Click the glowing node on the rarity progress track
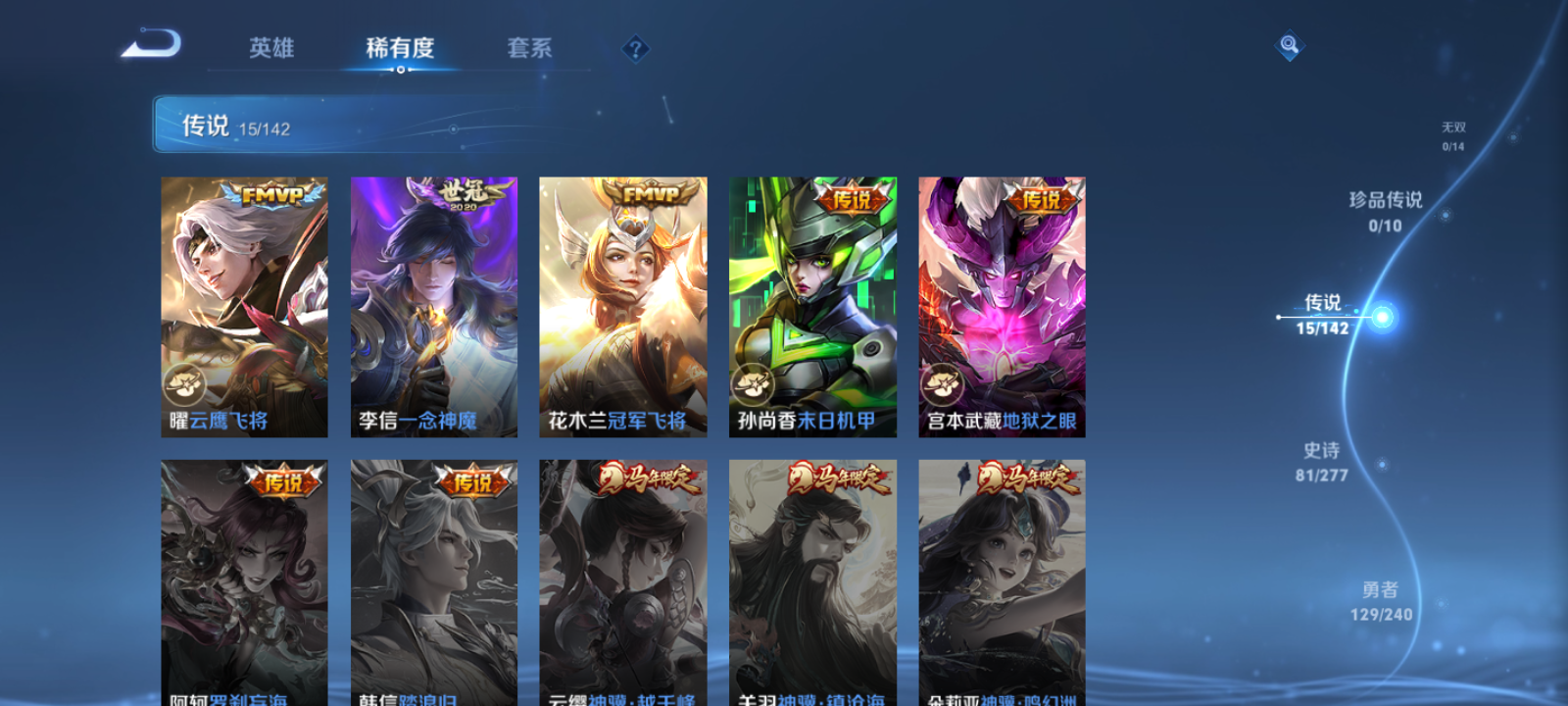Image resolution: width=1568 pixels, height=706 pixels. click(1381, 318)
